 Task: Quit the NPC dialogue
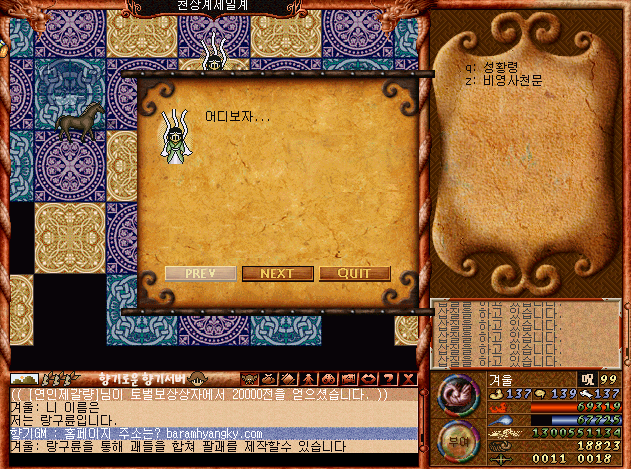point(354,273)
